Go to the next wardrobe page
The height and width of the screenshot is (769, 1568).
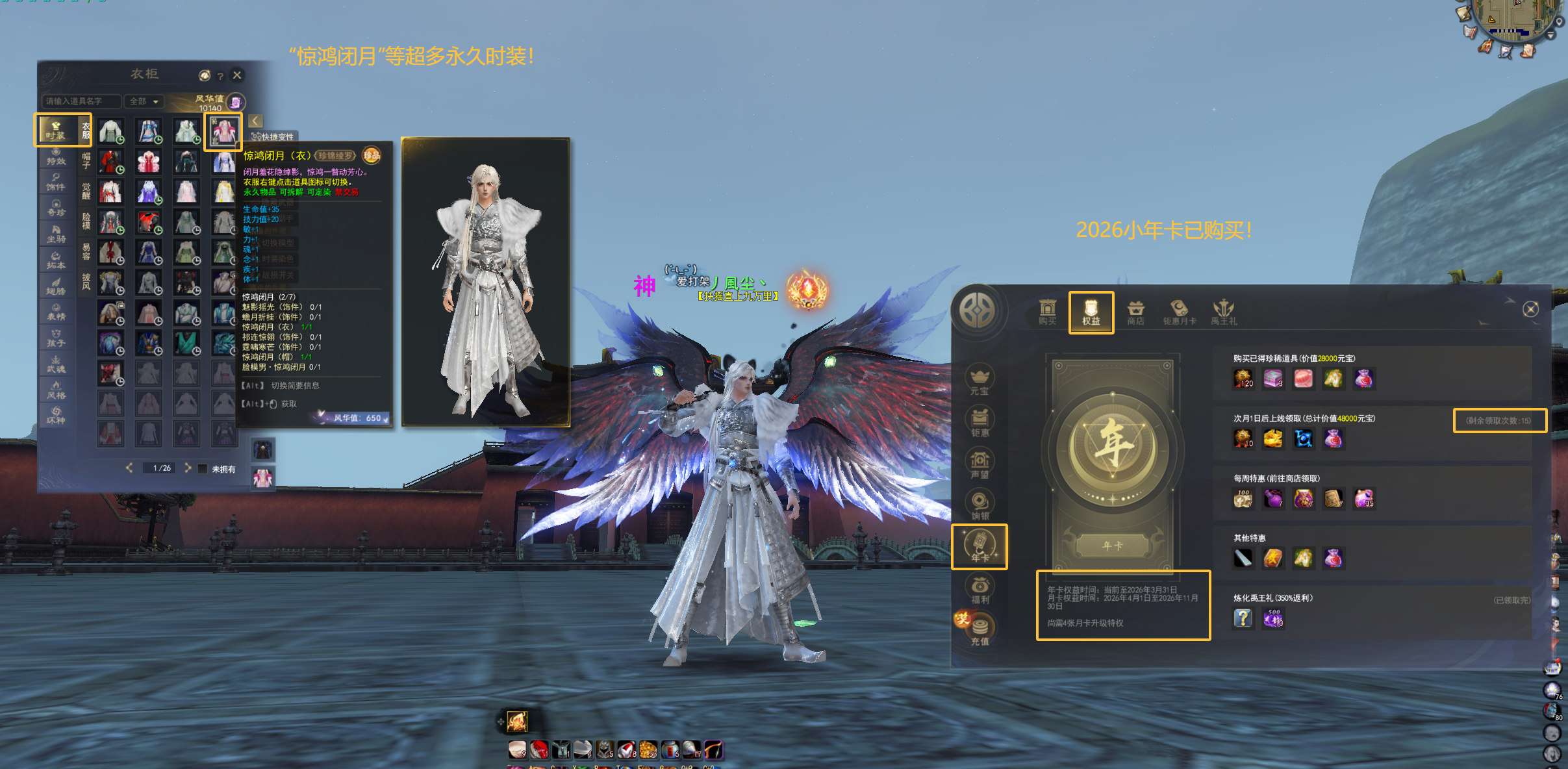click(188, 468)
